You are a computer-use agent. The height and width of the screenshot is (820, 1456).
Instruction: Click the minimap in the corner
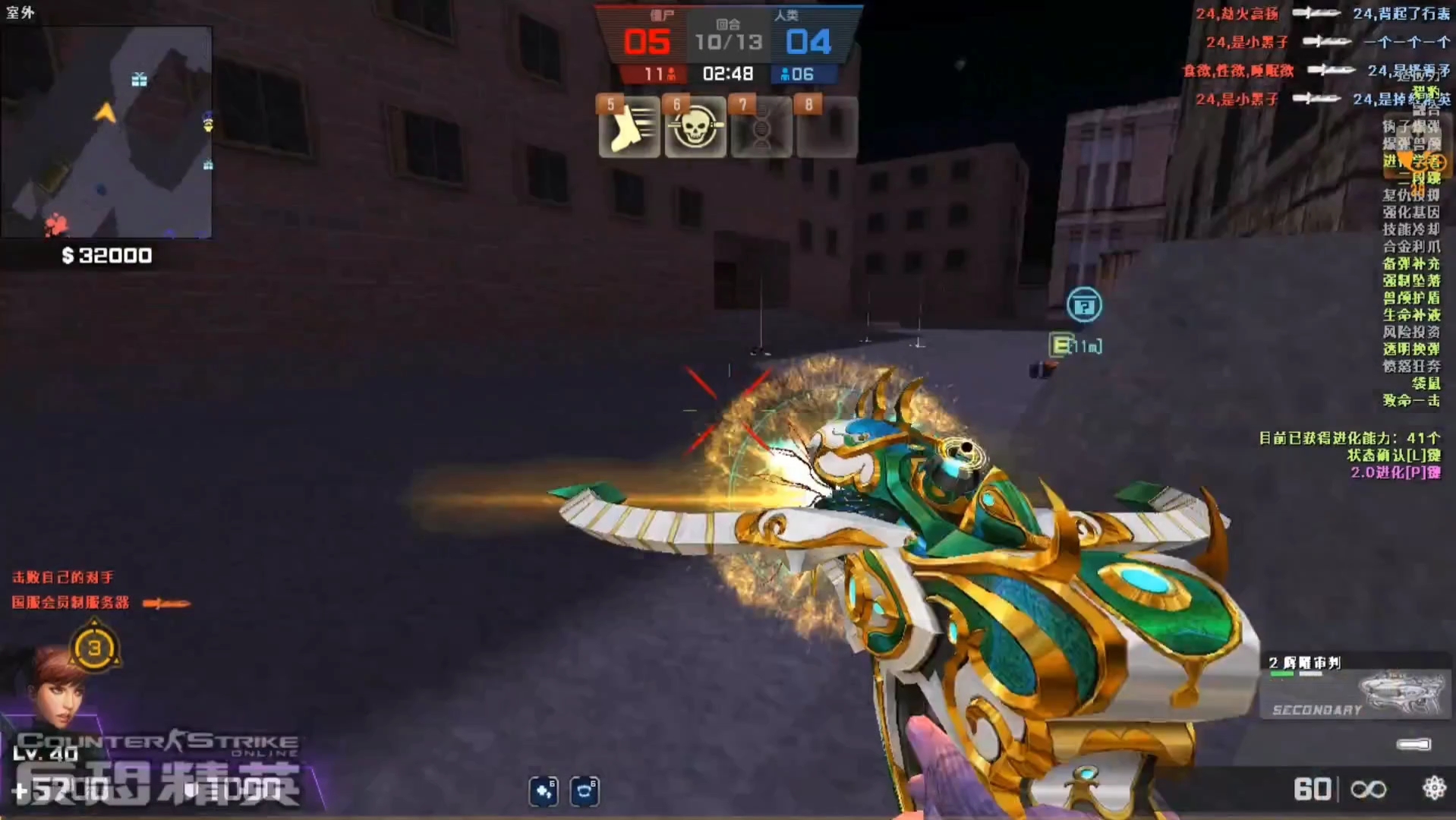coord(106,133)
